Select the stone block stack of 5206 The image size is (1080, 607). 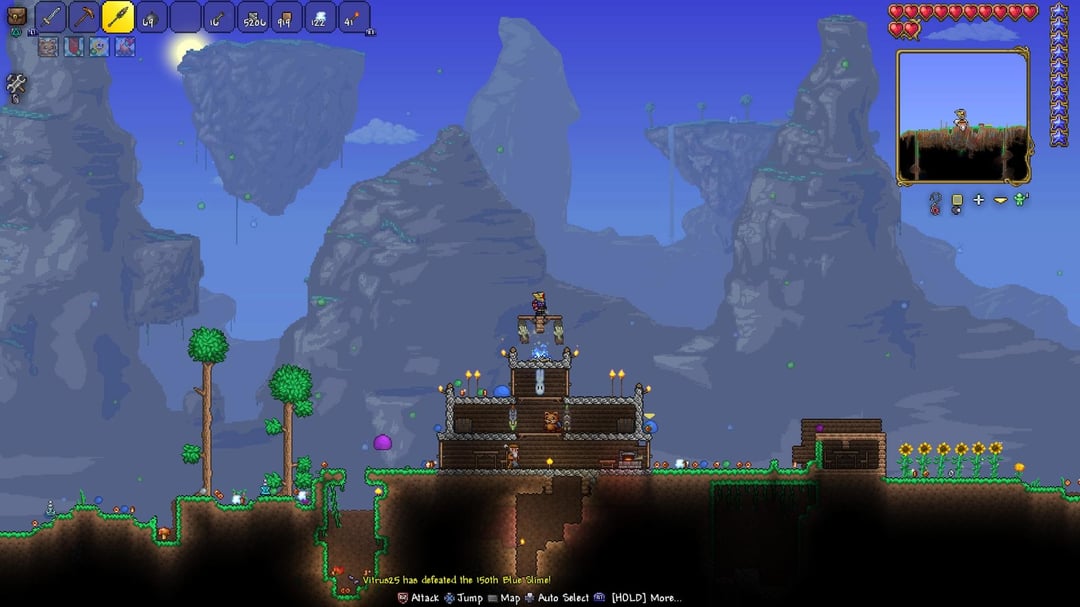tap(253, 17)
